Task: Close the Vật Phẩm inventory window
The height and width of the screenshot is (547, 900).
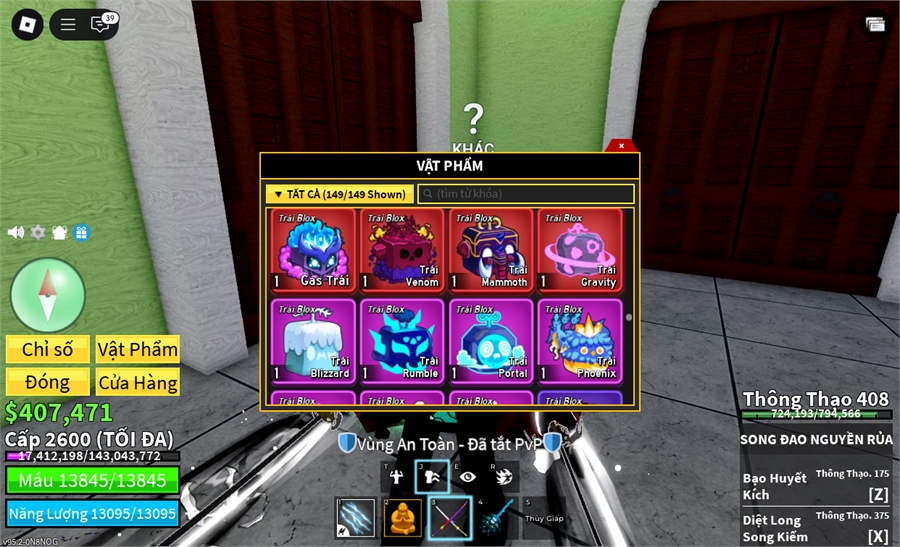Action: pos(621,146)
